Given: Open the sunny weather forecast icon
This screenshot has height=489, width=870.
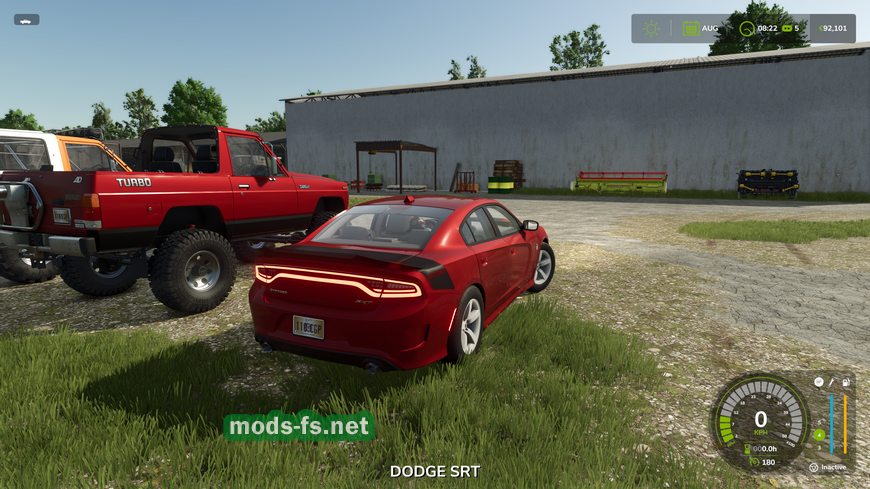Looking at the screenshot, I should click(652, 28).
